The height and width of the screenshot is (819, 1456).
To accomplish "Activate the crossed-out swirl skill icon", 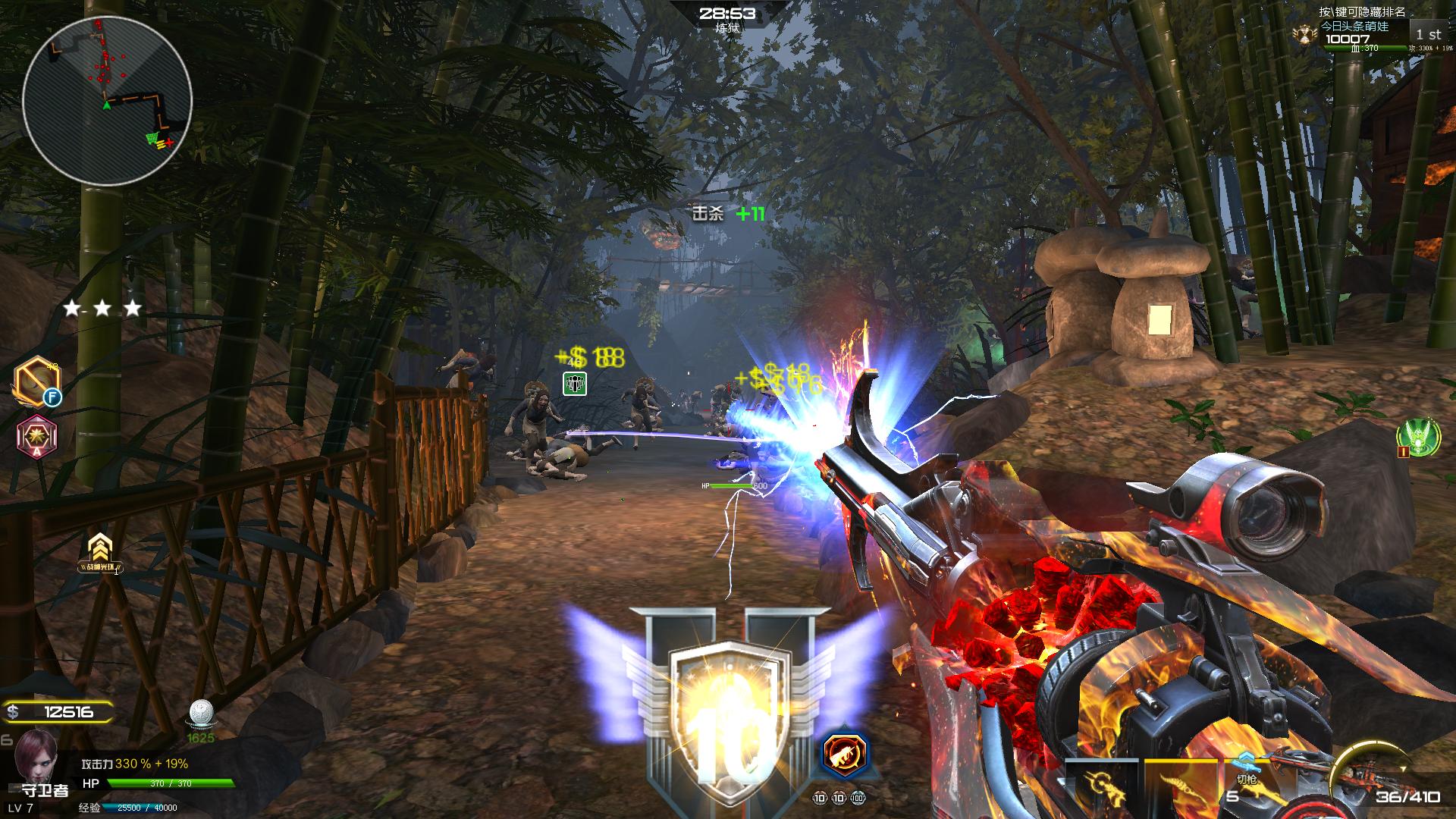I will click(x=35, y=380).
